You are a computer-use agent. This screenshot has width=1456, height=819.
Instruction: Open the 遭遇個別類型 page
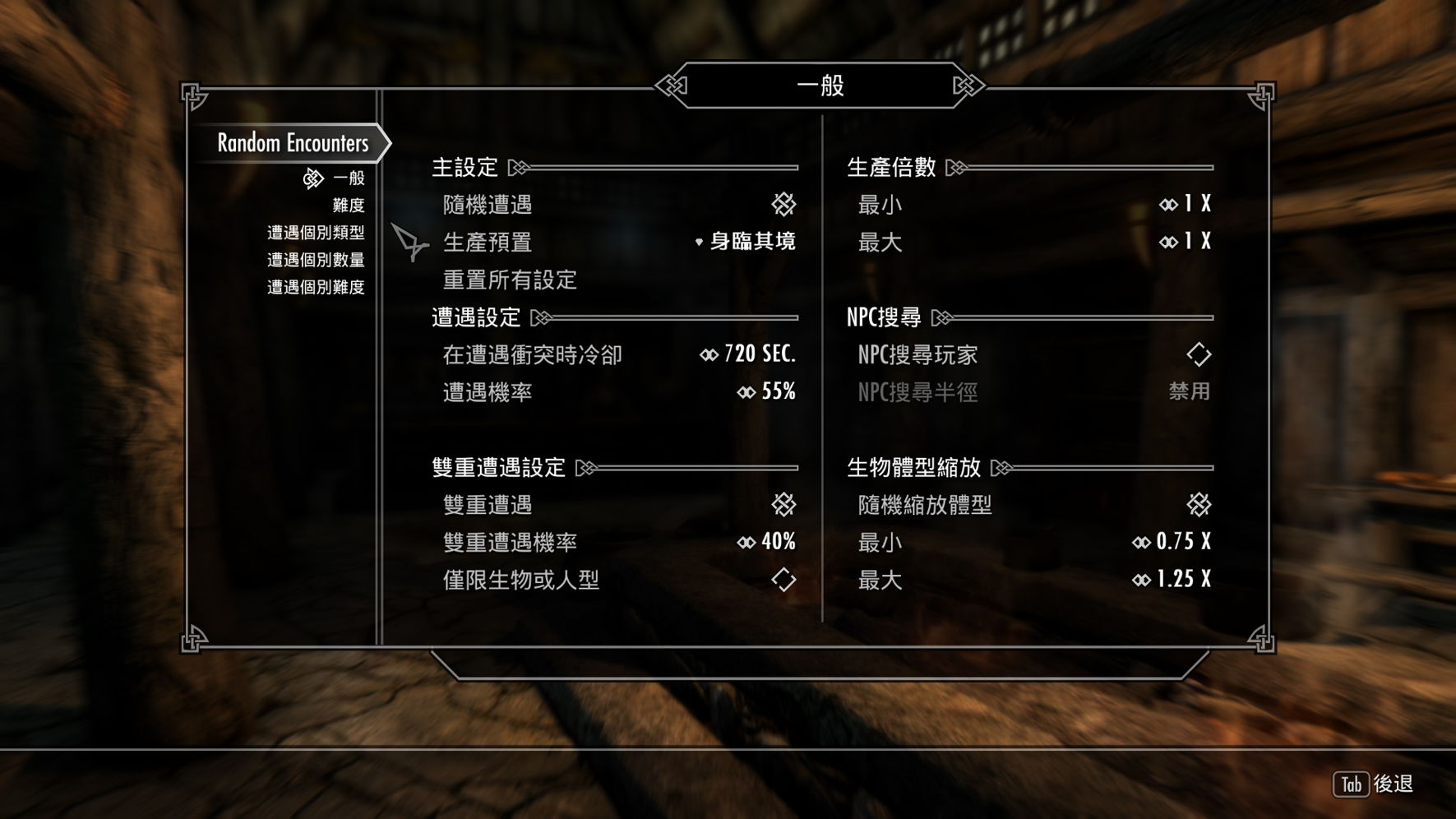(317, 233)
